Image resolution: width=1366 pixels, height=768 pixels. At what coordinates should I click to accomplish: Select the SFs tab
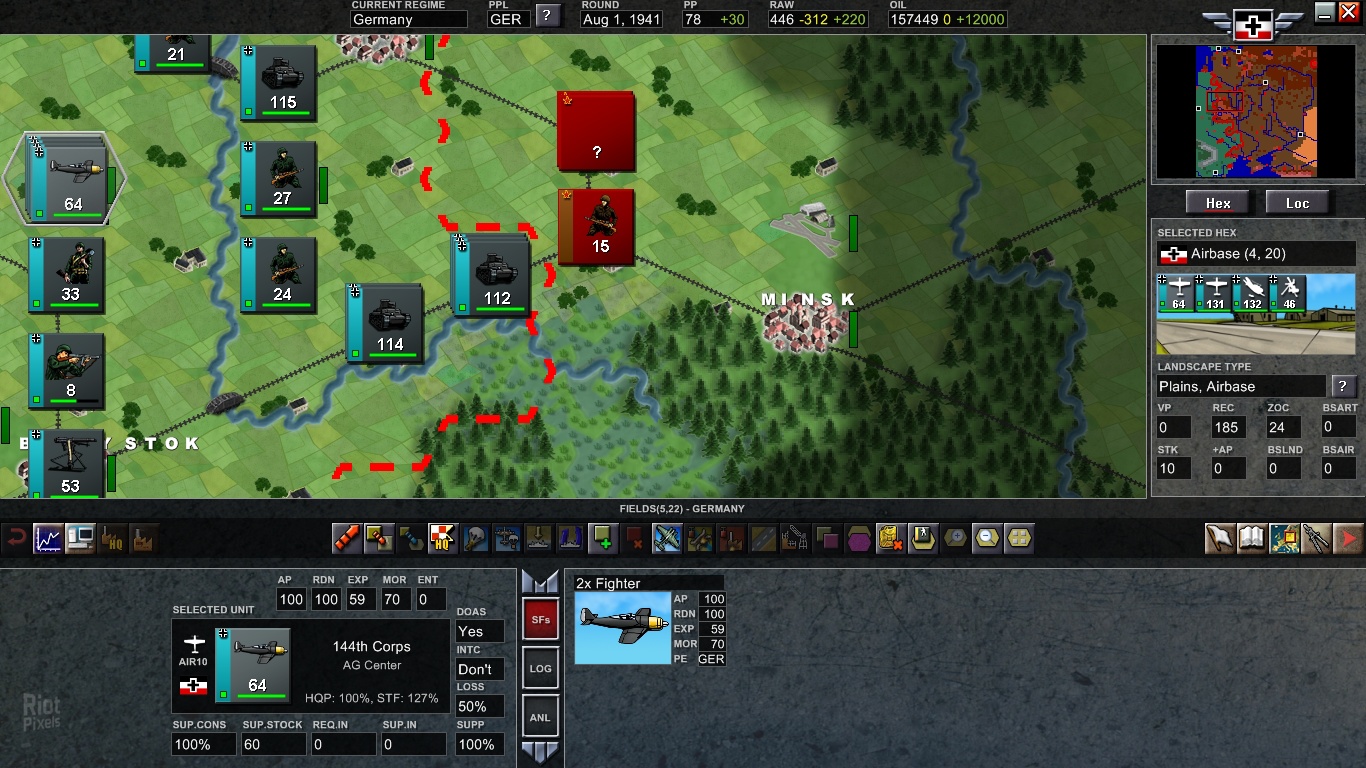coord(540,620)
